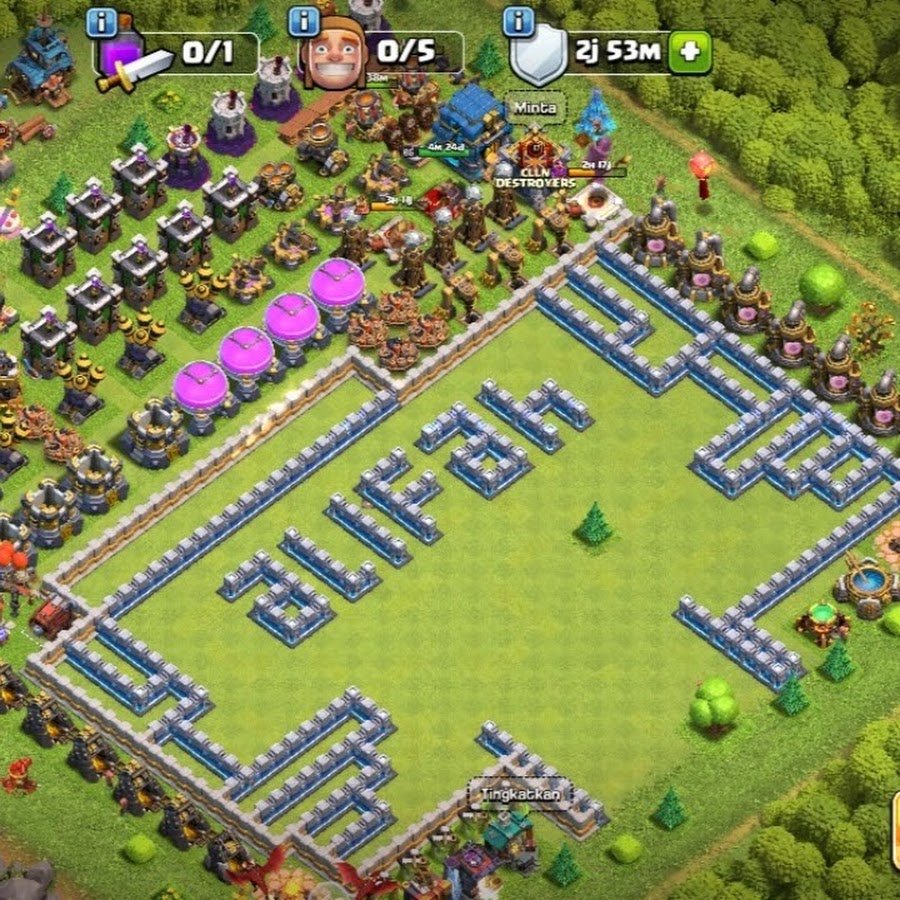Click the green plus shield button
This screenshot has width=900, height=900.
click(x=689, y=52)
